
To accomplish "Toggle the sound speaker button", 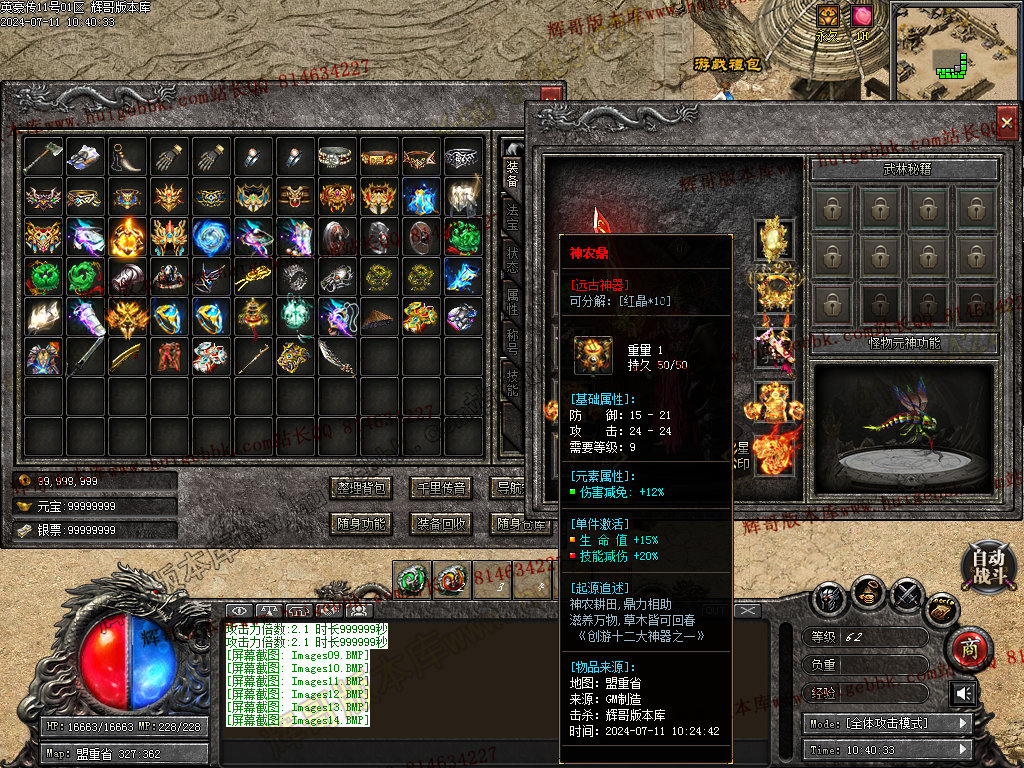I will [x=963, y=693].
